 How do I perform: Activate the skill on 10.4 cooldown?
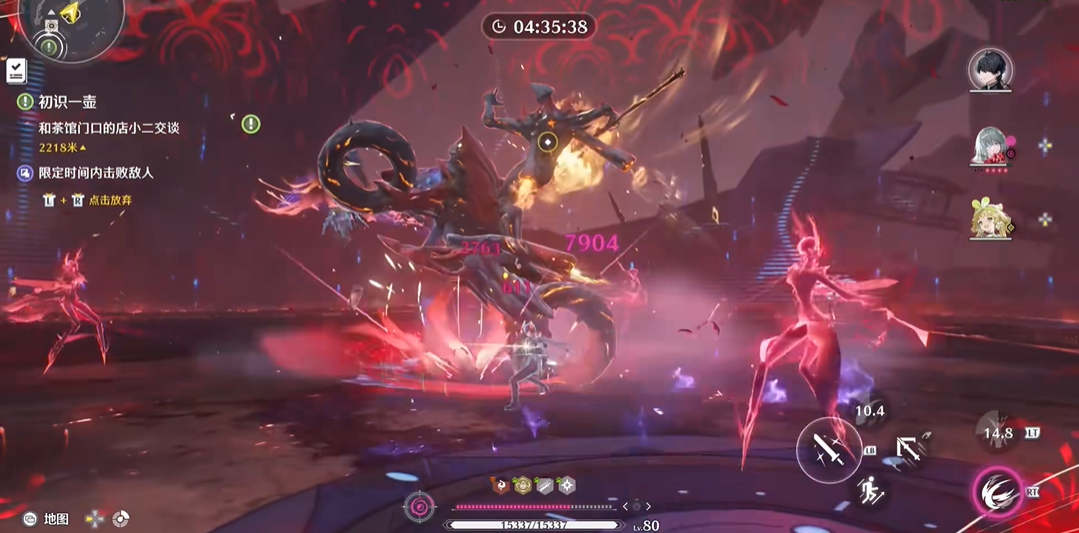tap(870, 410)
